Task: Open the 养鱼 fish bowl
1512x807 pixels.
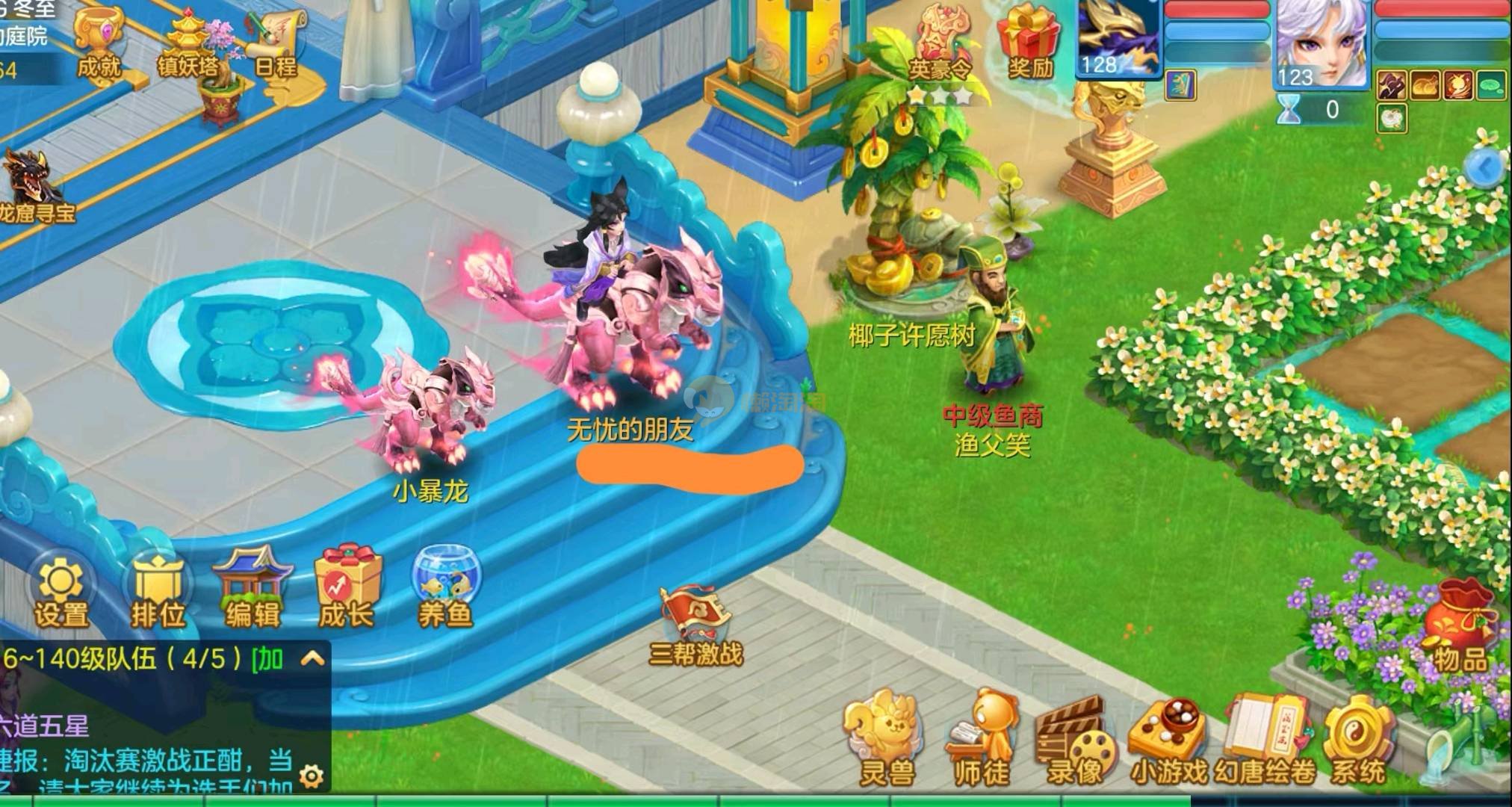Action: pos(446,587)
